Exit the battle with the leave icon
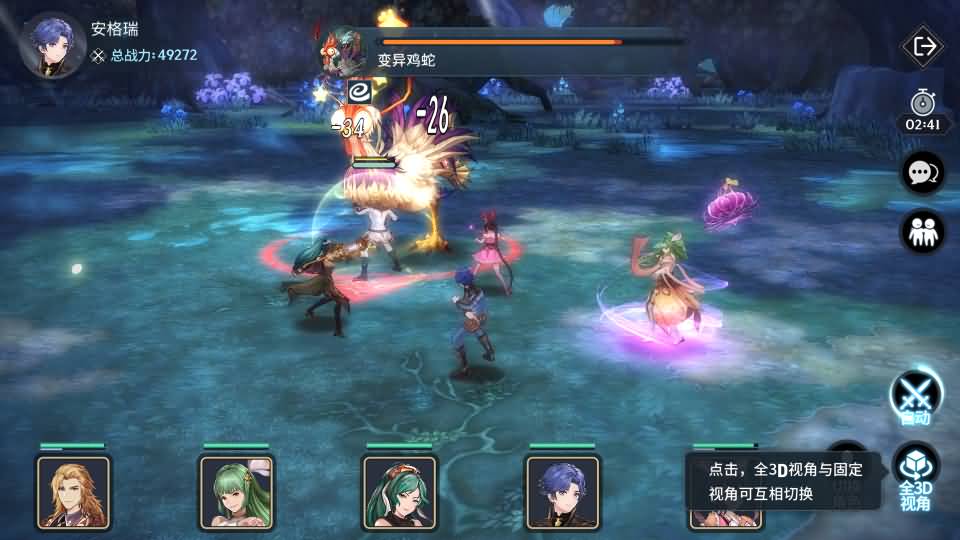The height and width of the screenshot is (540, 960). tap(923, 46)
